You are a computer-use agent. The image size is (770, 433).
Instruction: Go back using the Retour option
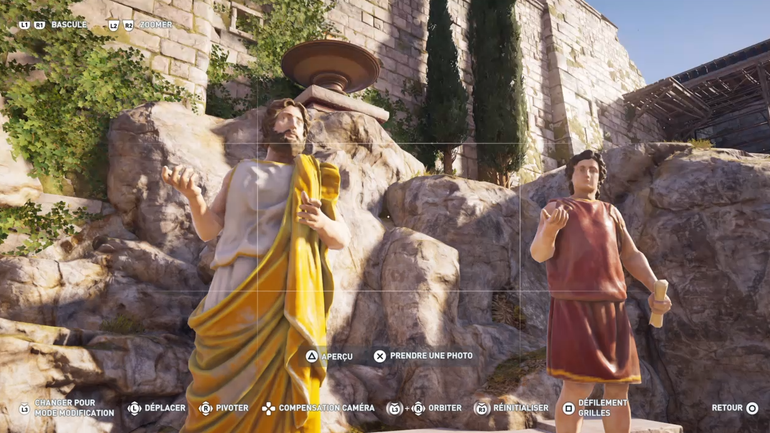click(734, 408)
